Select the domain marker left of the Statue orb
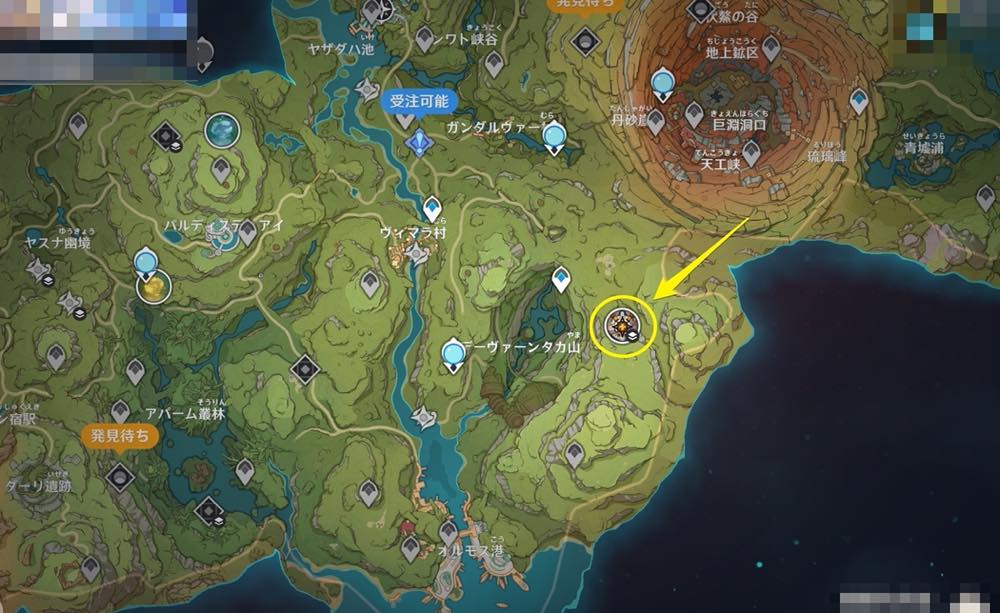 (x=166, y=137)
